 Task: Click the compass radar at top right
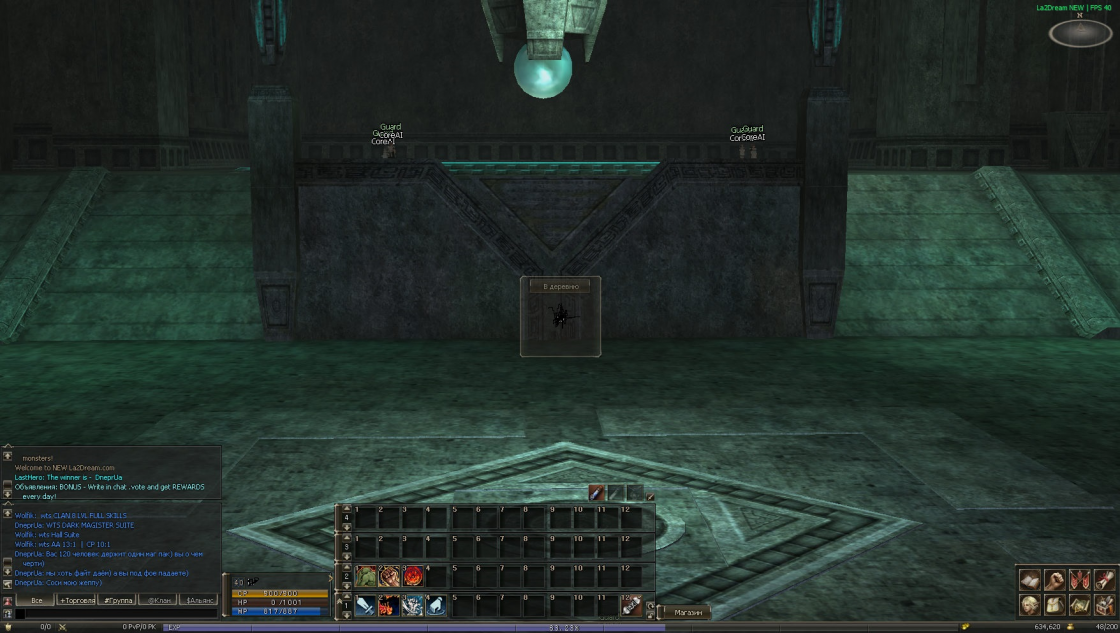click(x=1080, y=33)
